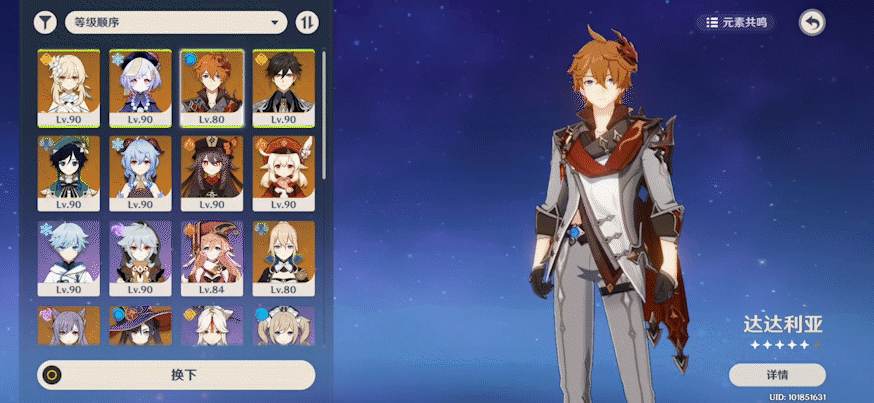This screenshot has width=874, height=403.
Task: Open character details for Tartaglia
Action: point(777,375)
